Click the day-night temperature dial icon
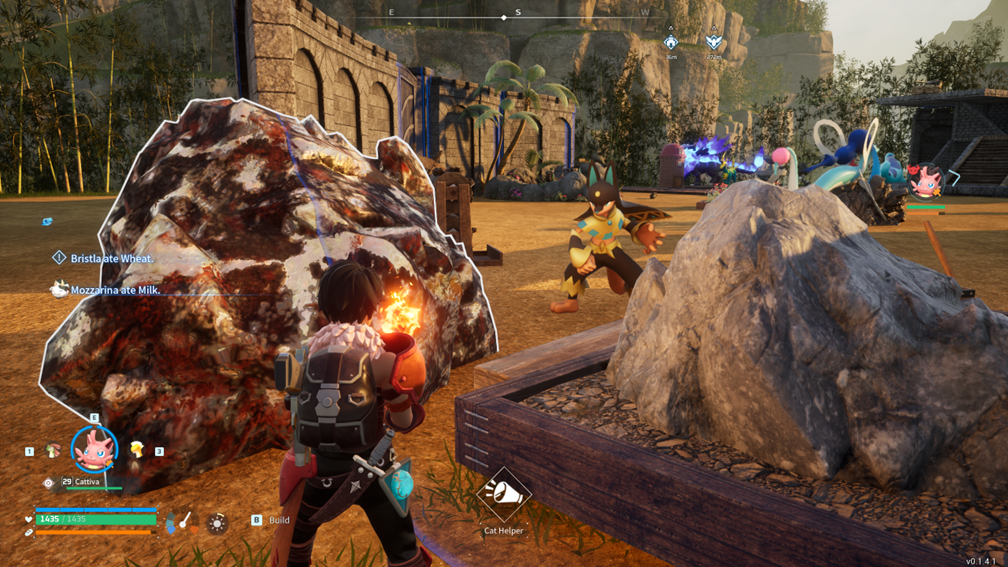The image size is (1008, 567). tap(184, 521)
